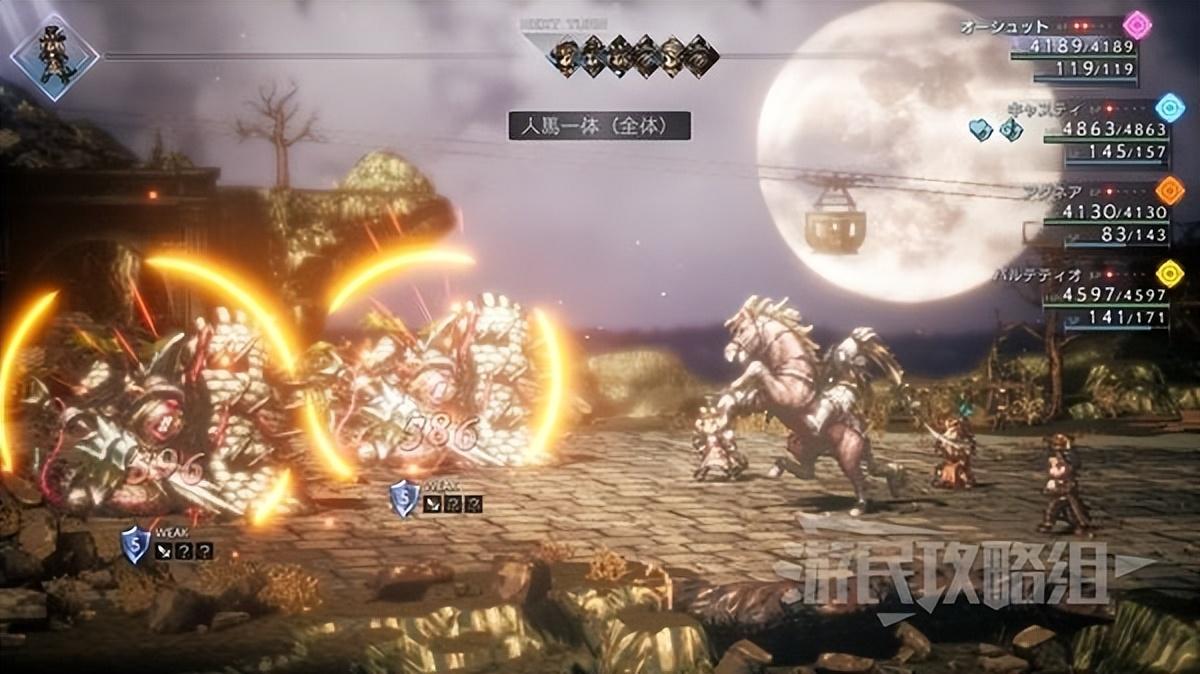Click the pink diamond party icon

1137,25
